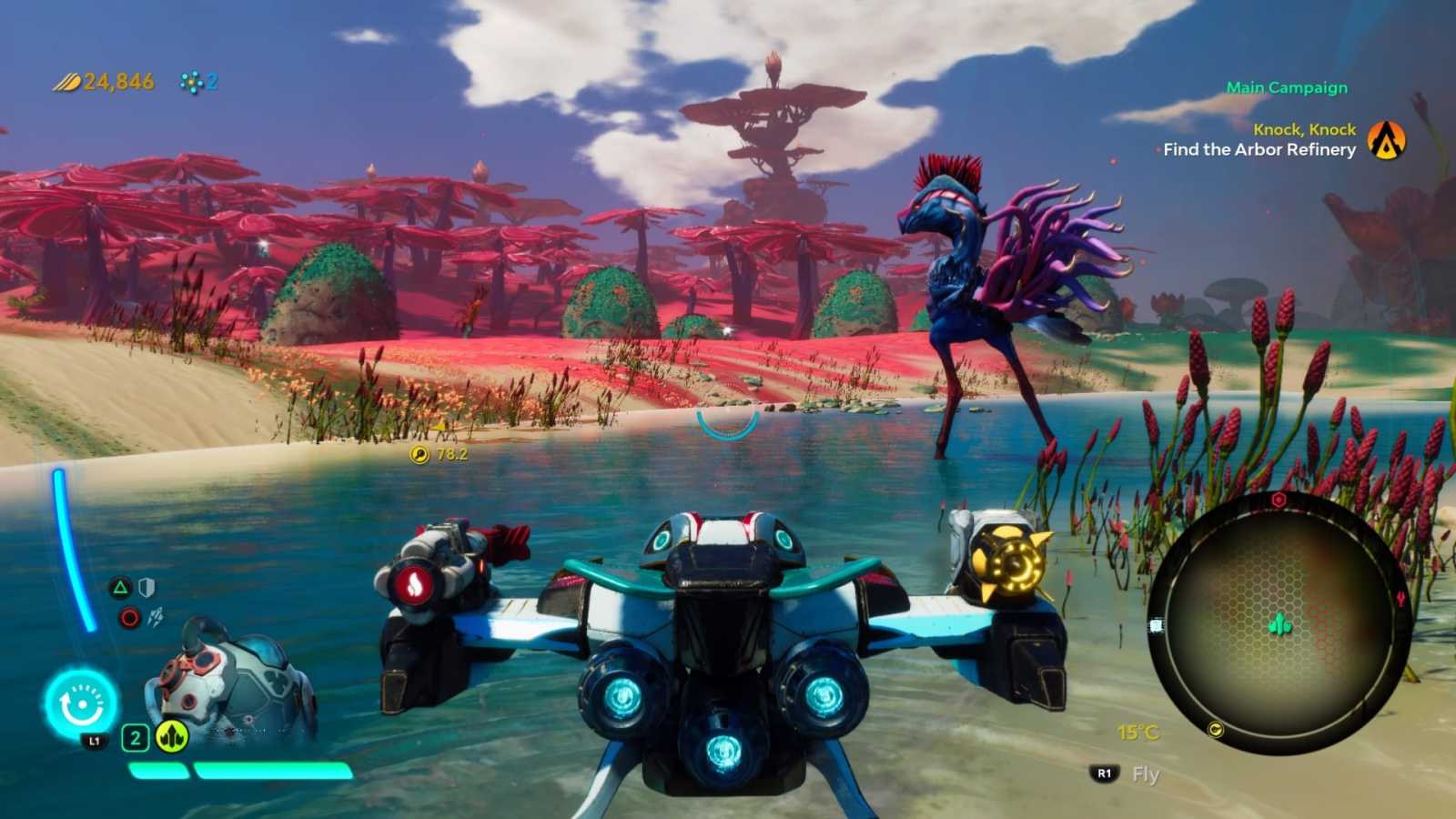Open the Knock, Knock quest entry
This screenshot has width=1456, height=819.
[1304, 129]
